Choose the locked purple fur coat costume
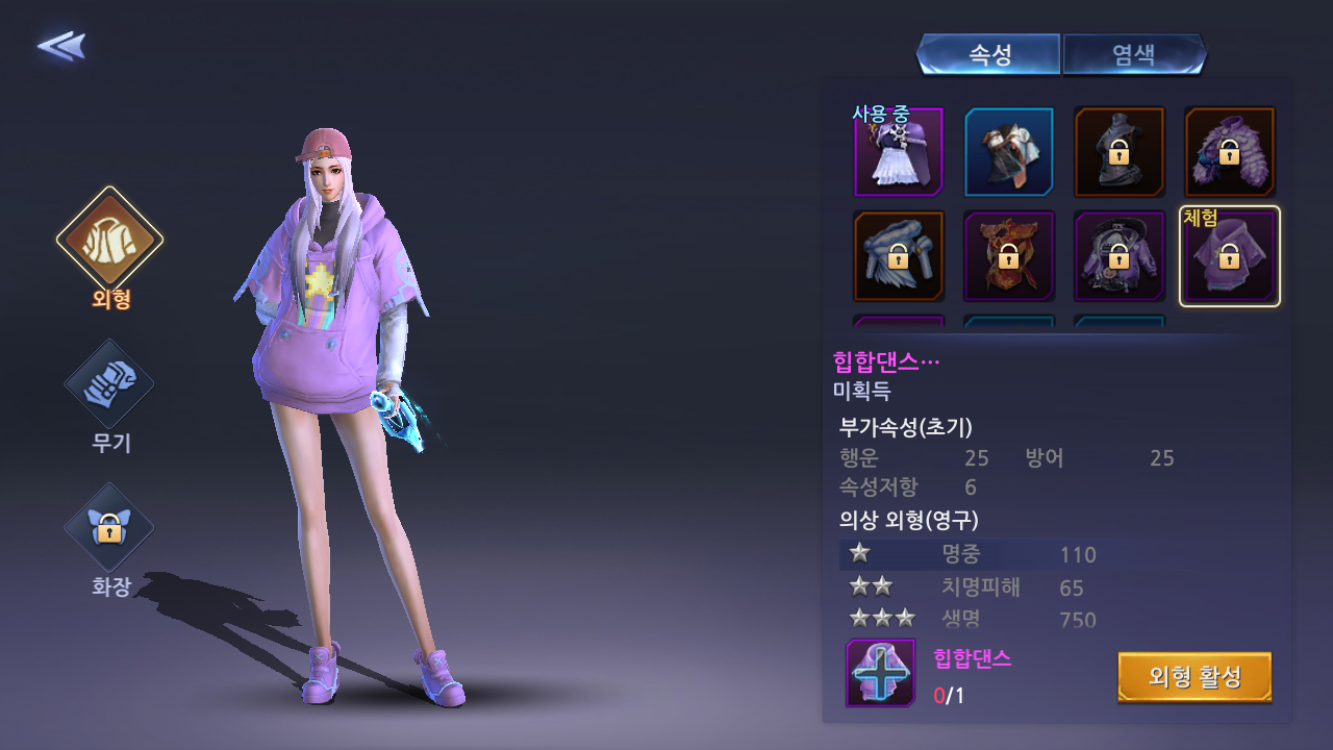 [x=1229, y=152]
